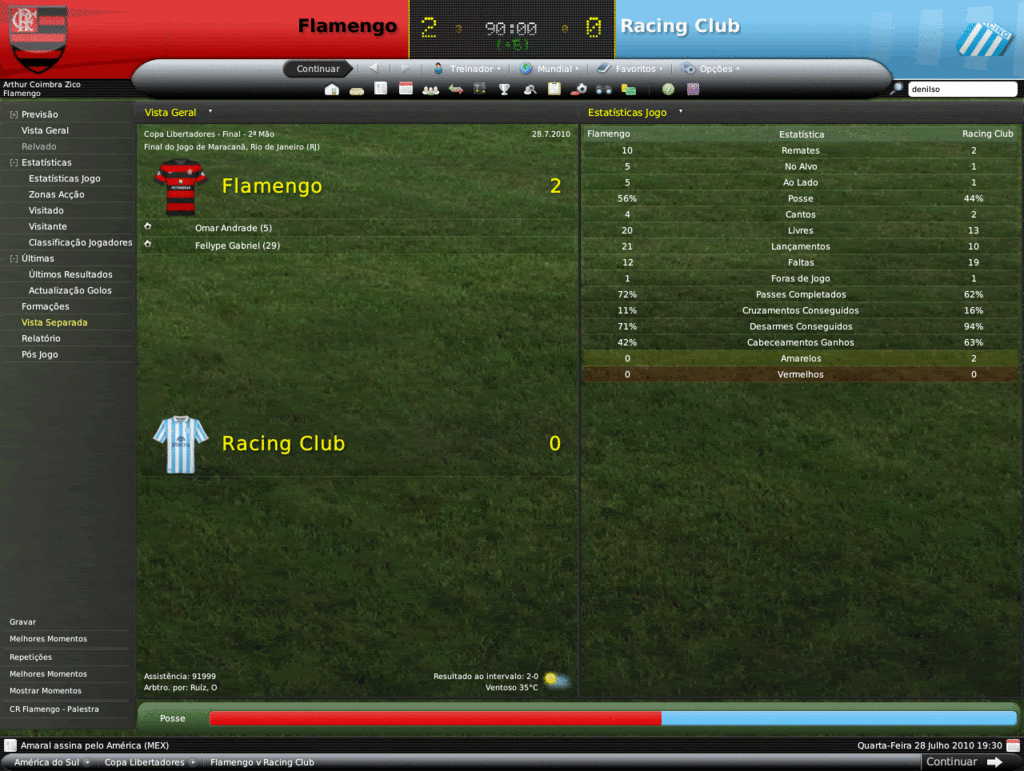Click Gravar to save the match
The image size is (1024, 771).
point(23,622)
